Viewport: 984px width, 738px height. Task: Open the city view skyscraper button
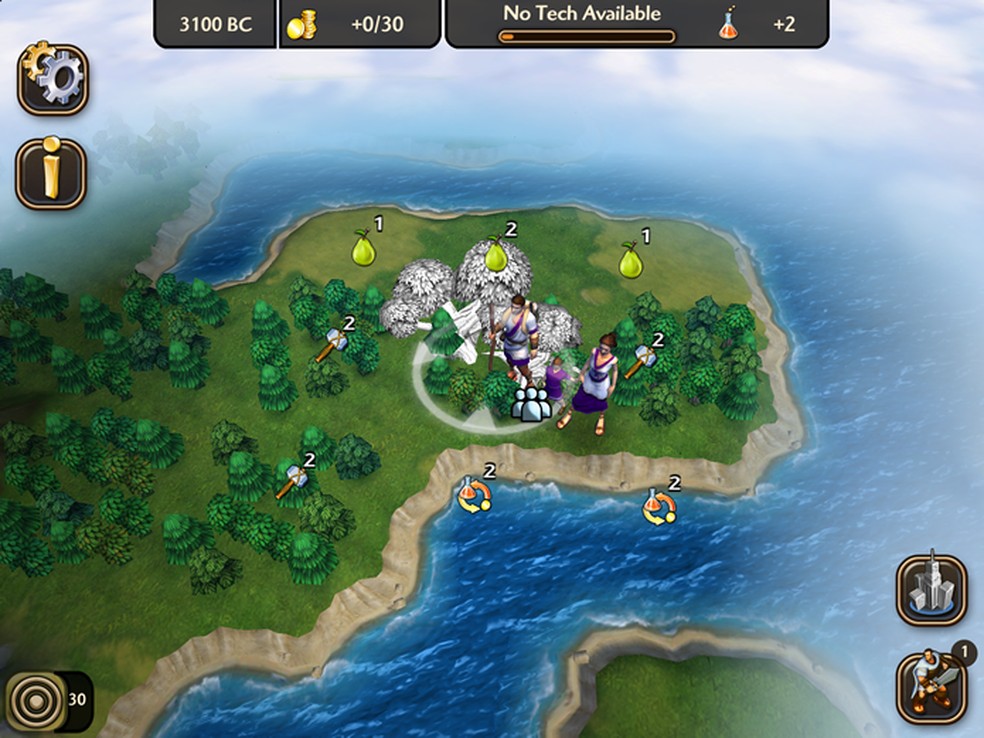tap(931, 590)
